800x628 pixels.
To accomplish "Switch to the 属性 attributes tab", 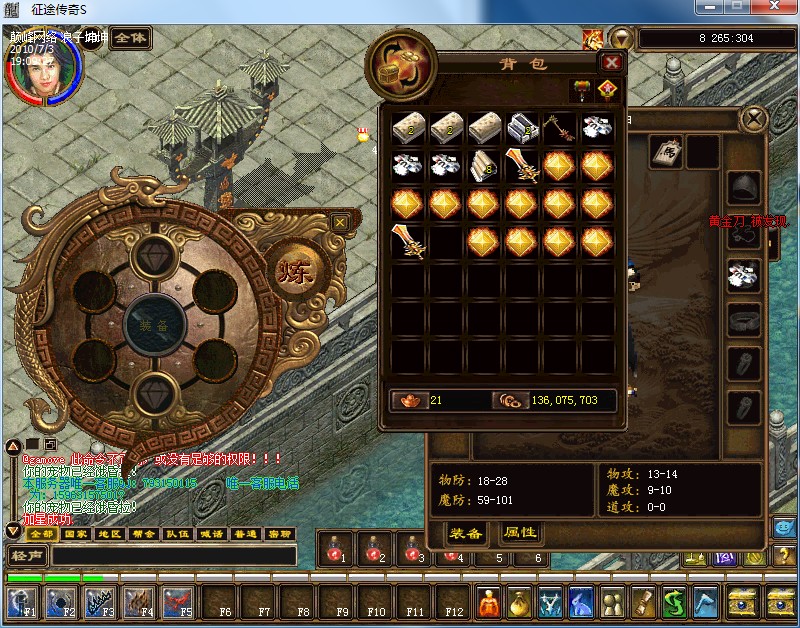I will pos(520,533).
